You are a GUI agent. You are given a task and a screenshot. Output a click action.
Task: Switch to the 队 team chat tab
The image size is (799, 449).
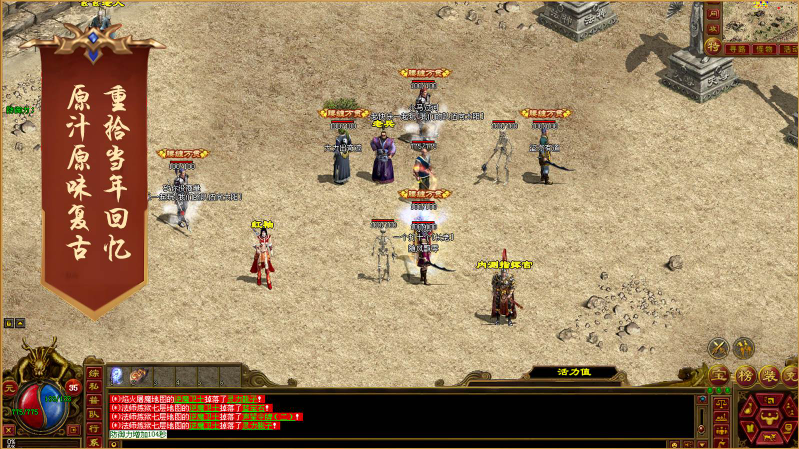click(x=92, y=416)
